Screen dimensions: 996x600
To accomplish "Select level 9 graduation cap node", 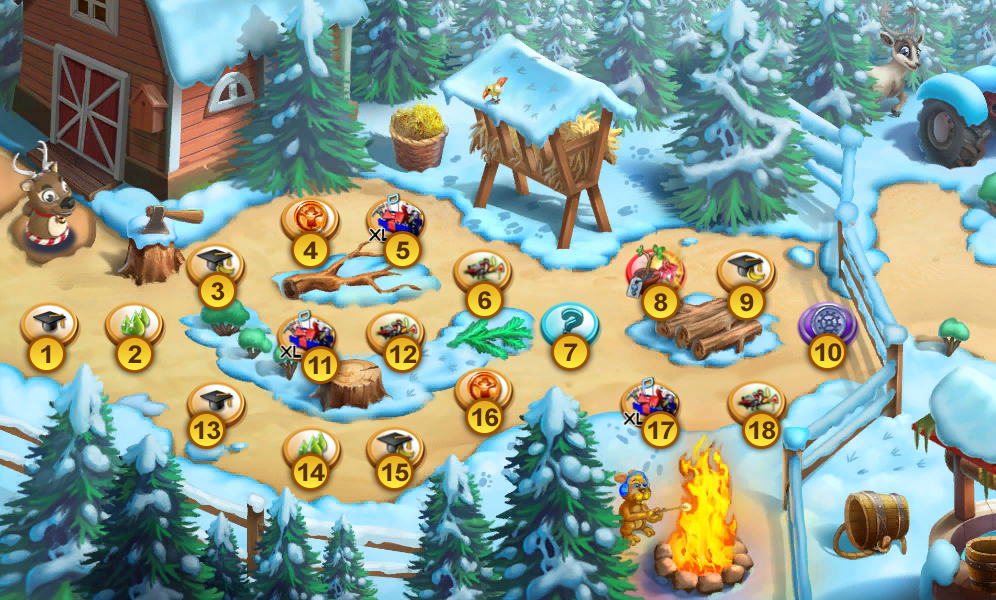I will [746, 272].
